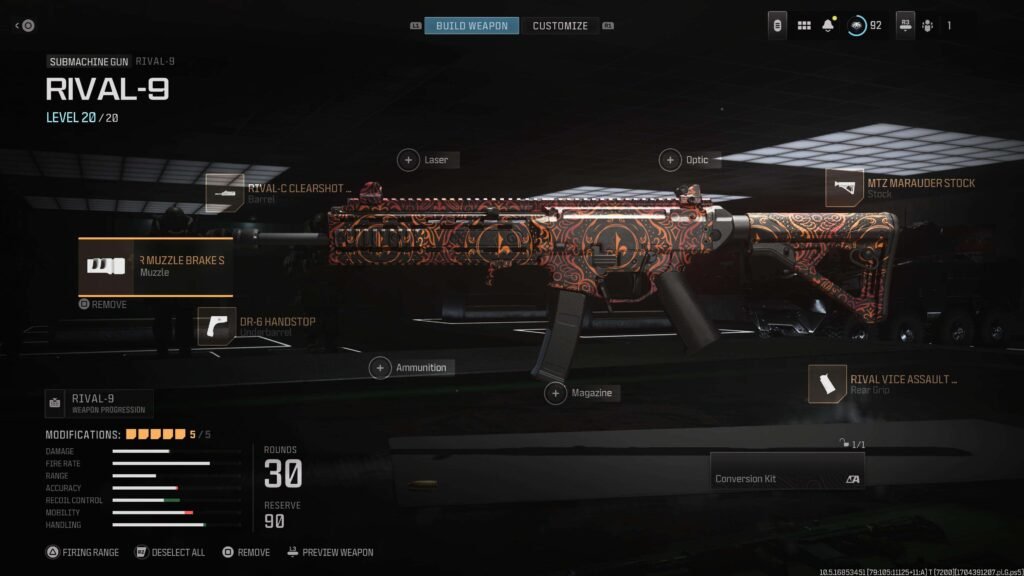
Task: Add an Optic attachment
Action: coord(670,160)
